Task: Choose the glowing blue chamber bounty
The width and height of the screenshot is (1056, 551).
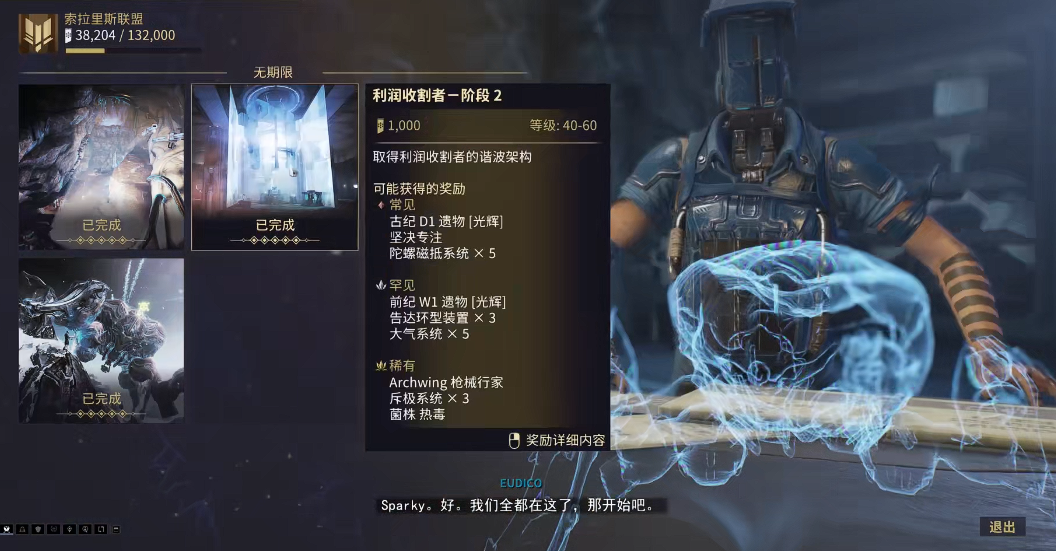Action: tap(275, 166)
